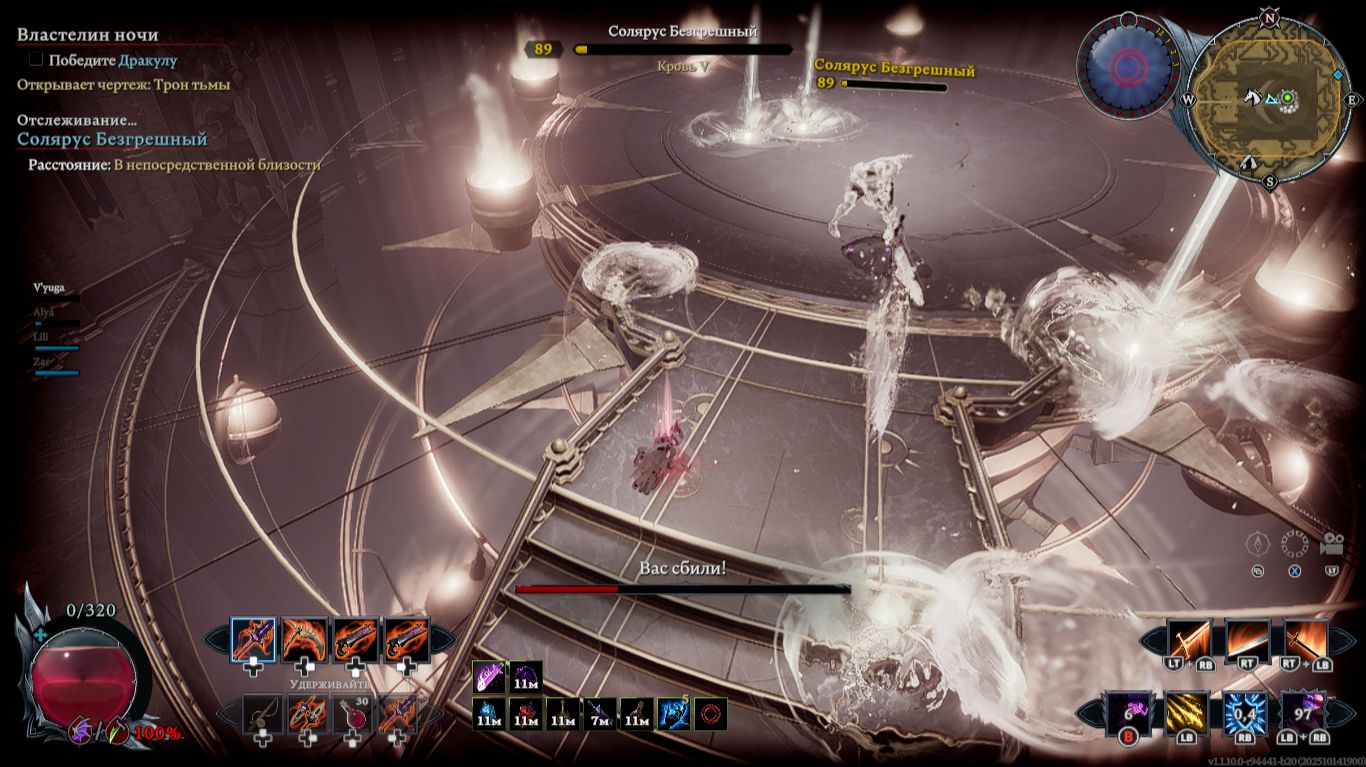Activate the middle blade slash weapon skill
1366x767 pixels.
[x=1246, y=639]
